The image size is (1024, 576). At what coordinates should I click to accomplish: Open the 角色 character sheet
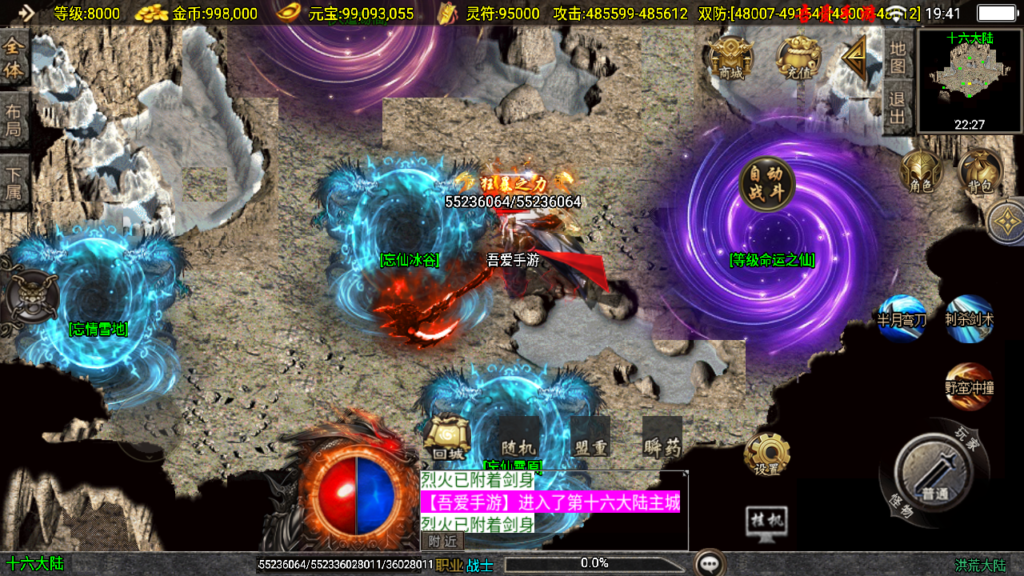tap(920, 171)
